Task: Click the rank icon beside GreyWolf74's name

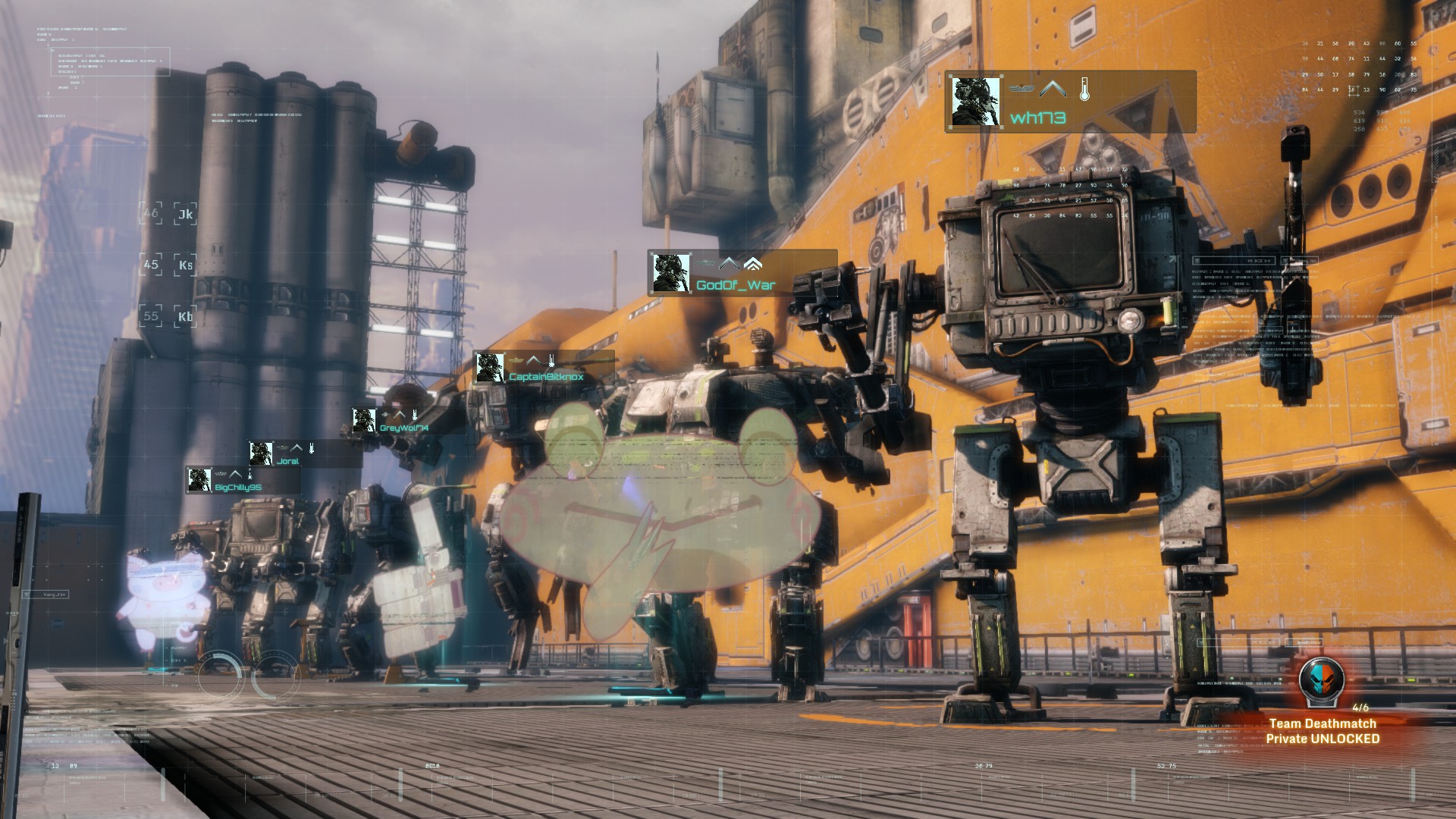Action: click(400, 414)
